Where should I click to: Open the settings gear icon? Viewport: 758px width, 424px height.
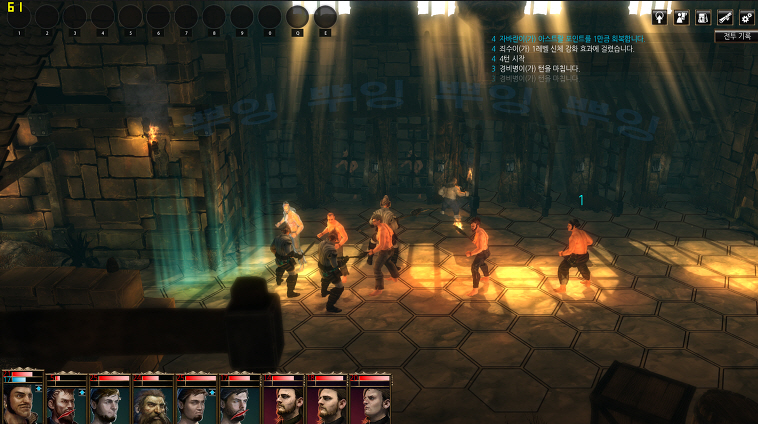tap(746, 17)
